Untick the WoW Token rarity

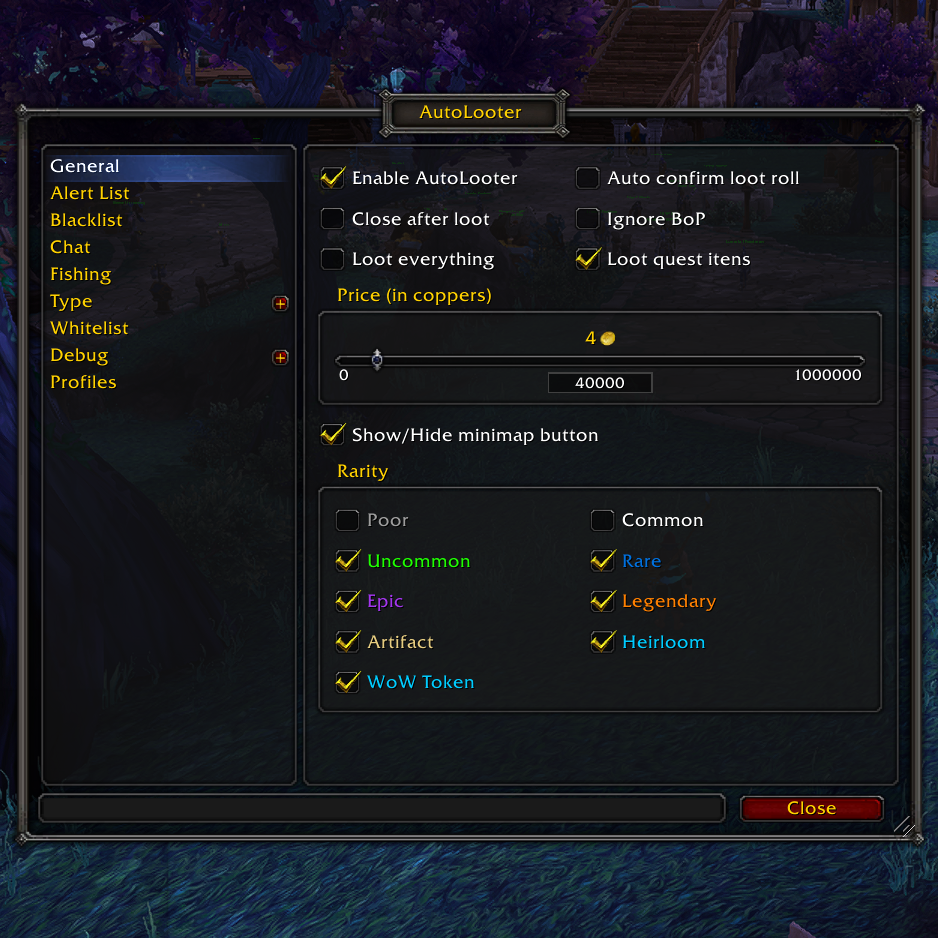click(x=347, y=682)
